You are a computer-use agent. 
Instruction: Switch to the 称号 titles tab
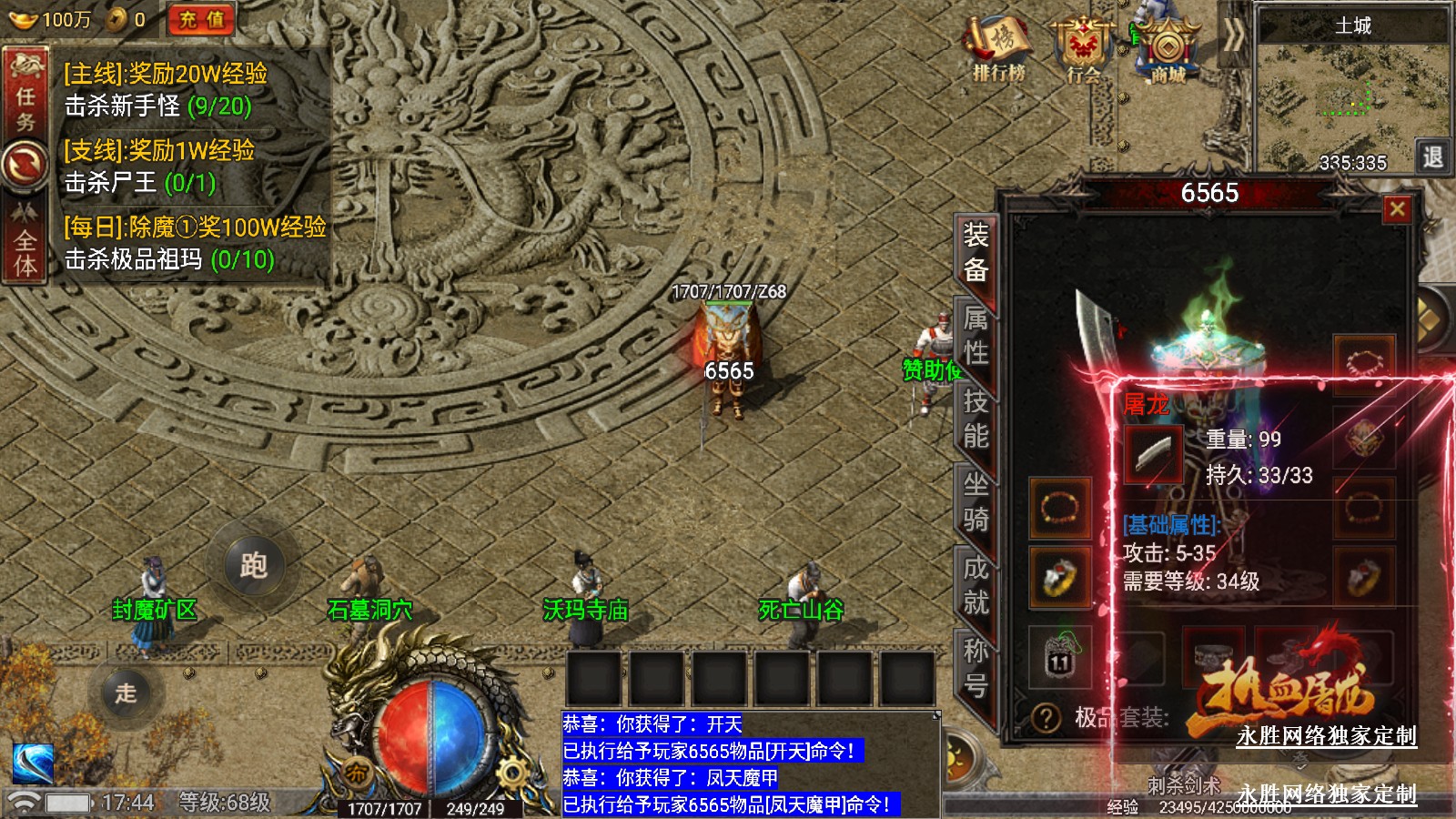(x=975, y=668)
